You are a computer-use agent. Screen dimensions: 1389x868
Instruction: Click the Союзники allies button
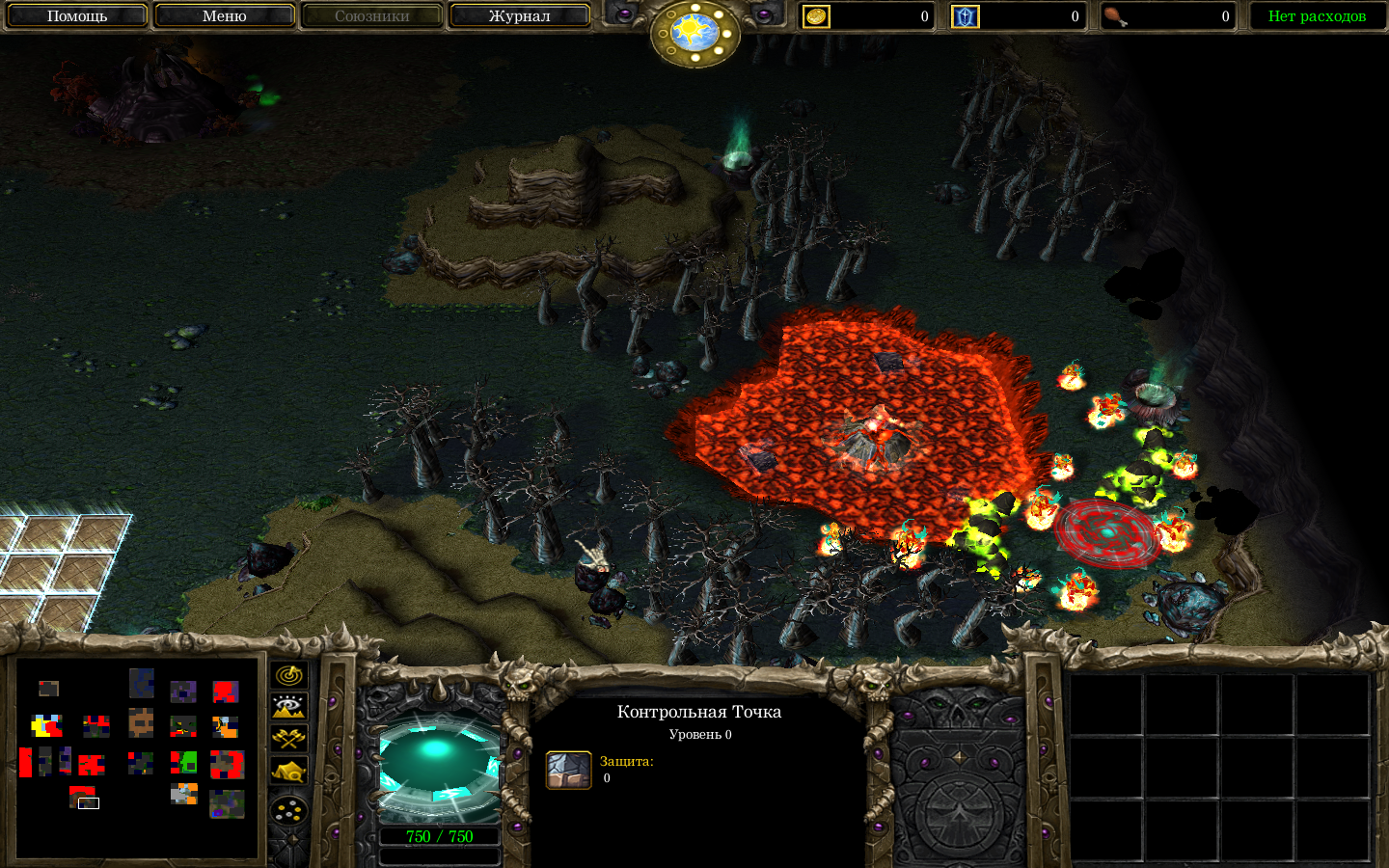click(x=371, y=16)
